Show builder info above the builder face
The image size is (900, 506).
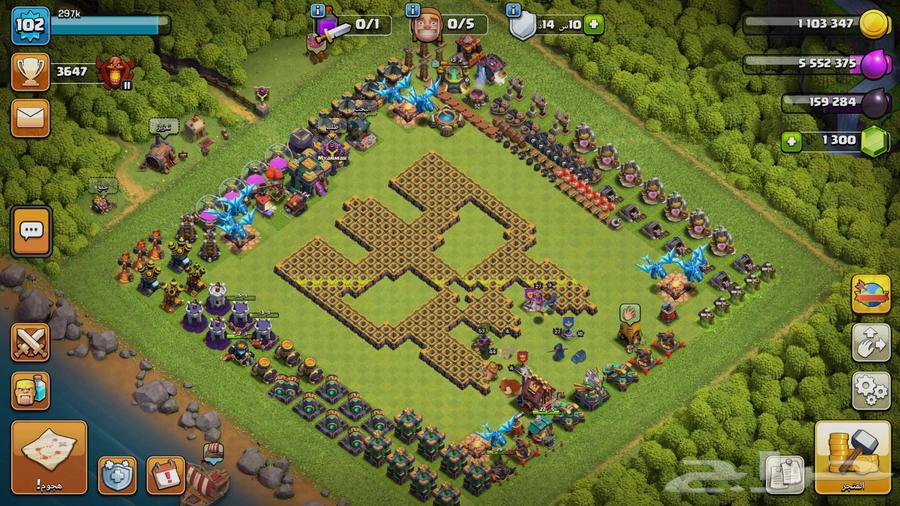413,10
